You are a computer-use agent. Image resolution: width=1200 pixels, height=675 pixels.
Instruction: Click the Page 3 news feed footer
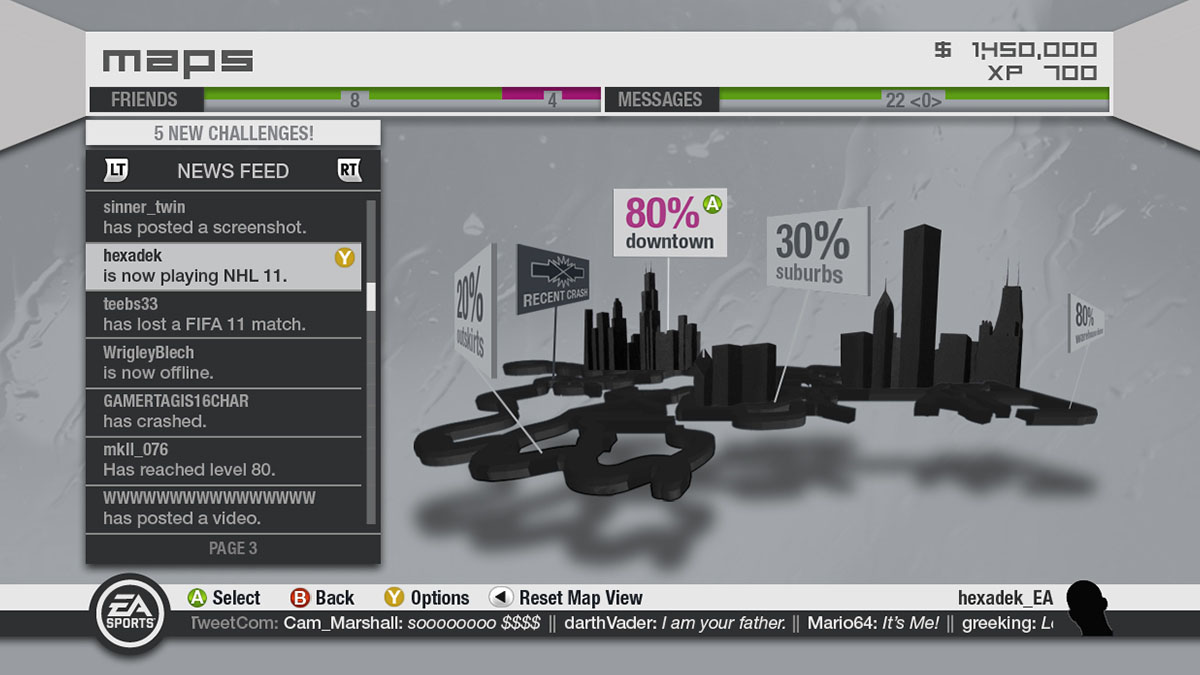click(x=233, y=548)
